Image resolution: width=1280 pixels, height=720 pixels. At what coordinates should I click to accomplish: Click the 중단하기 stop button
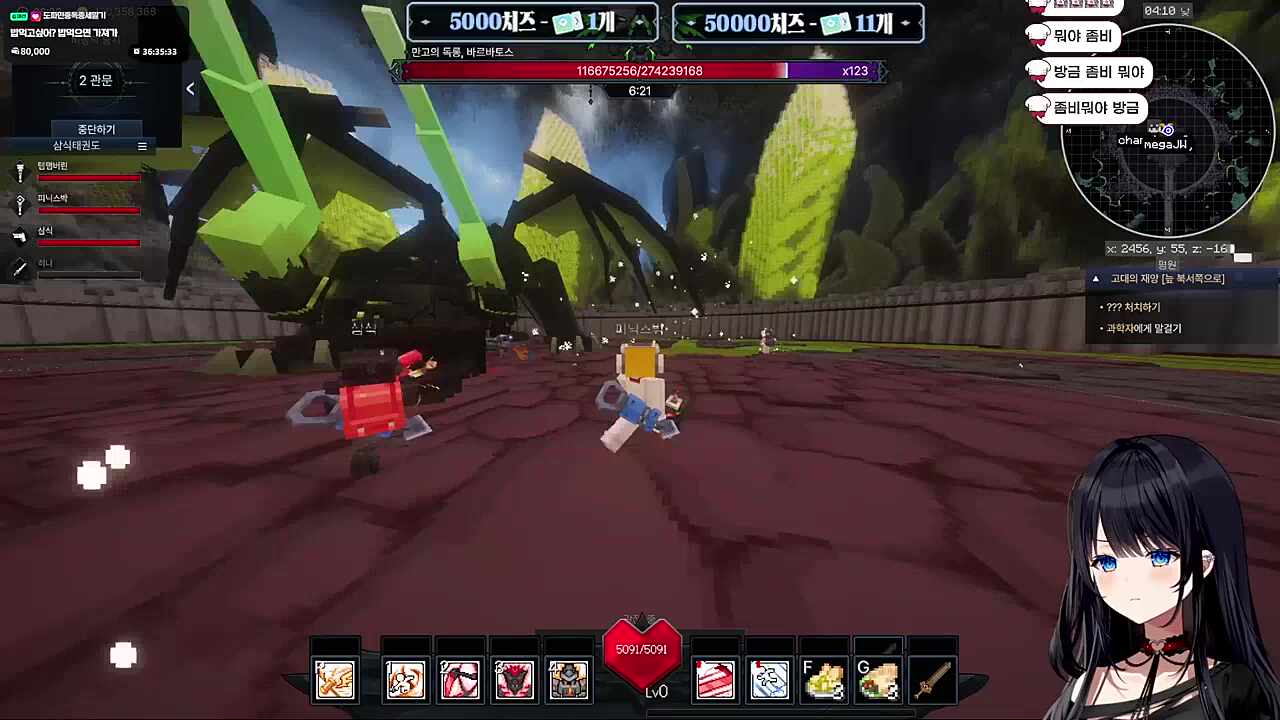pos(96,129)
